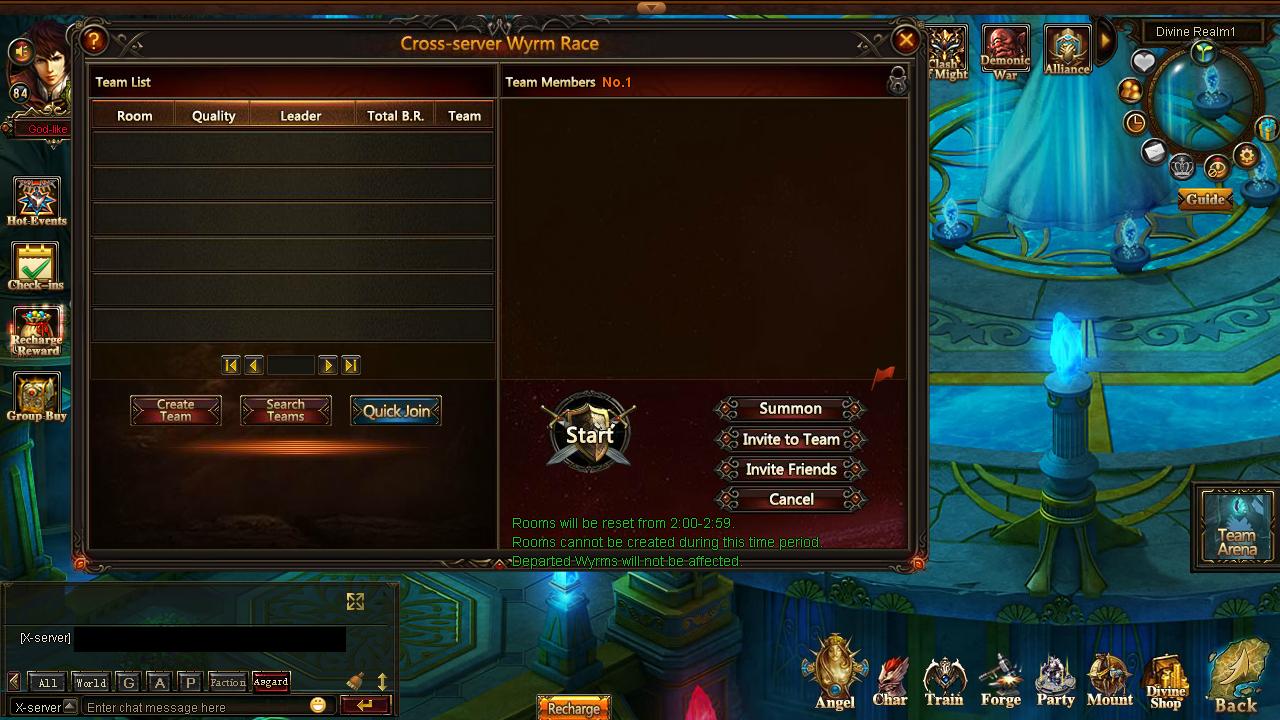Screen dimensions: 1280x720
Task: Start the Wyrm Race
Action: pos(590,434)
